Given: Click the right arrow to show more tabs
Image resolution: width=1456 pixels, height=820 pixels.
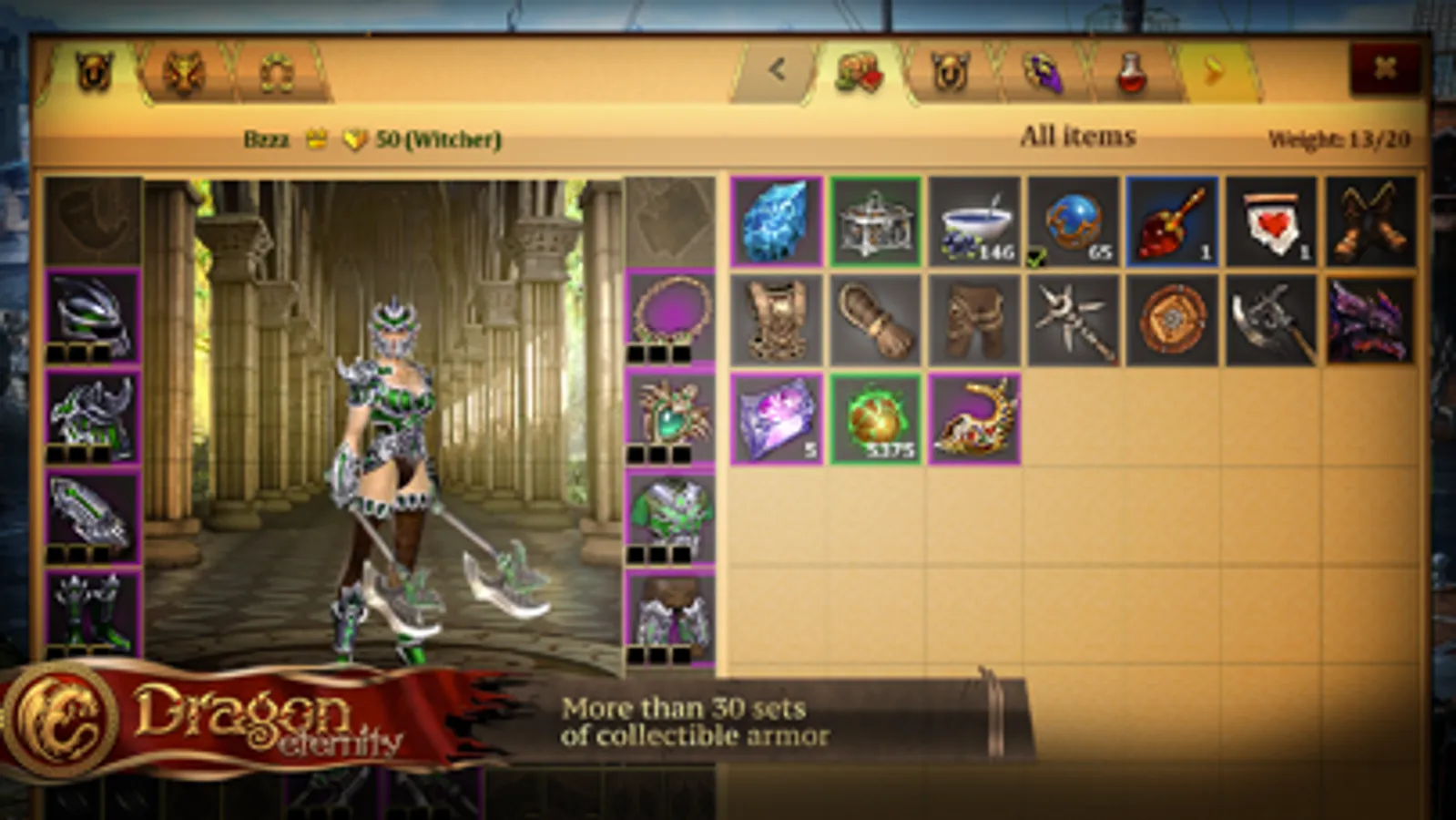Looking at the screenshot, I should [x=1211, y=68].
